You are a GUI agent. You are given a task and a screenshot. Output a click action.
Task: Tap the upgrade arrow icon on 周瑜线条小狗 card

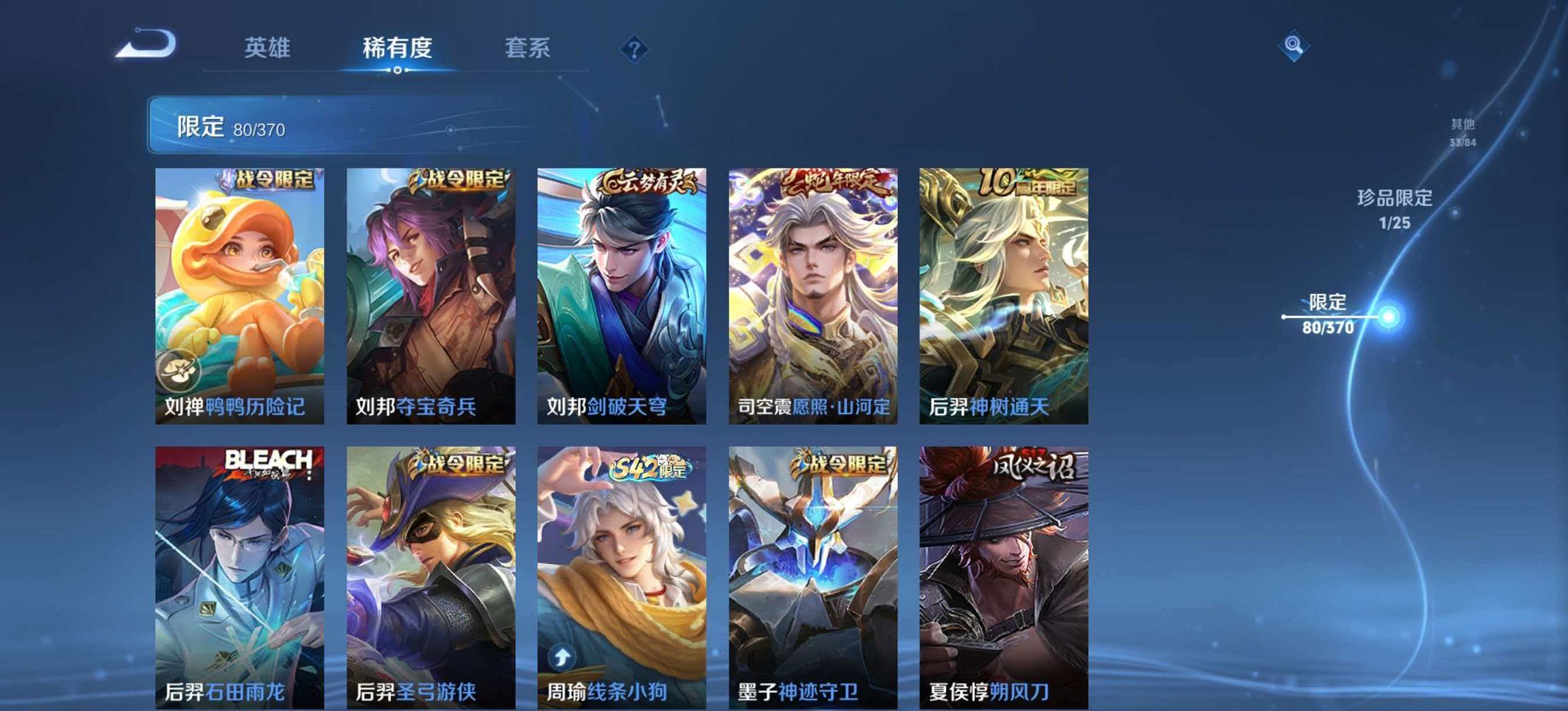click(x=560, y=657)
